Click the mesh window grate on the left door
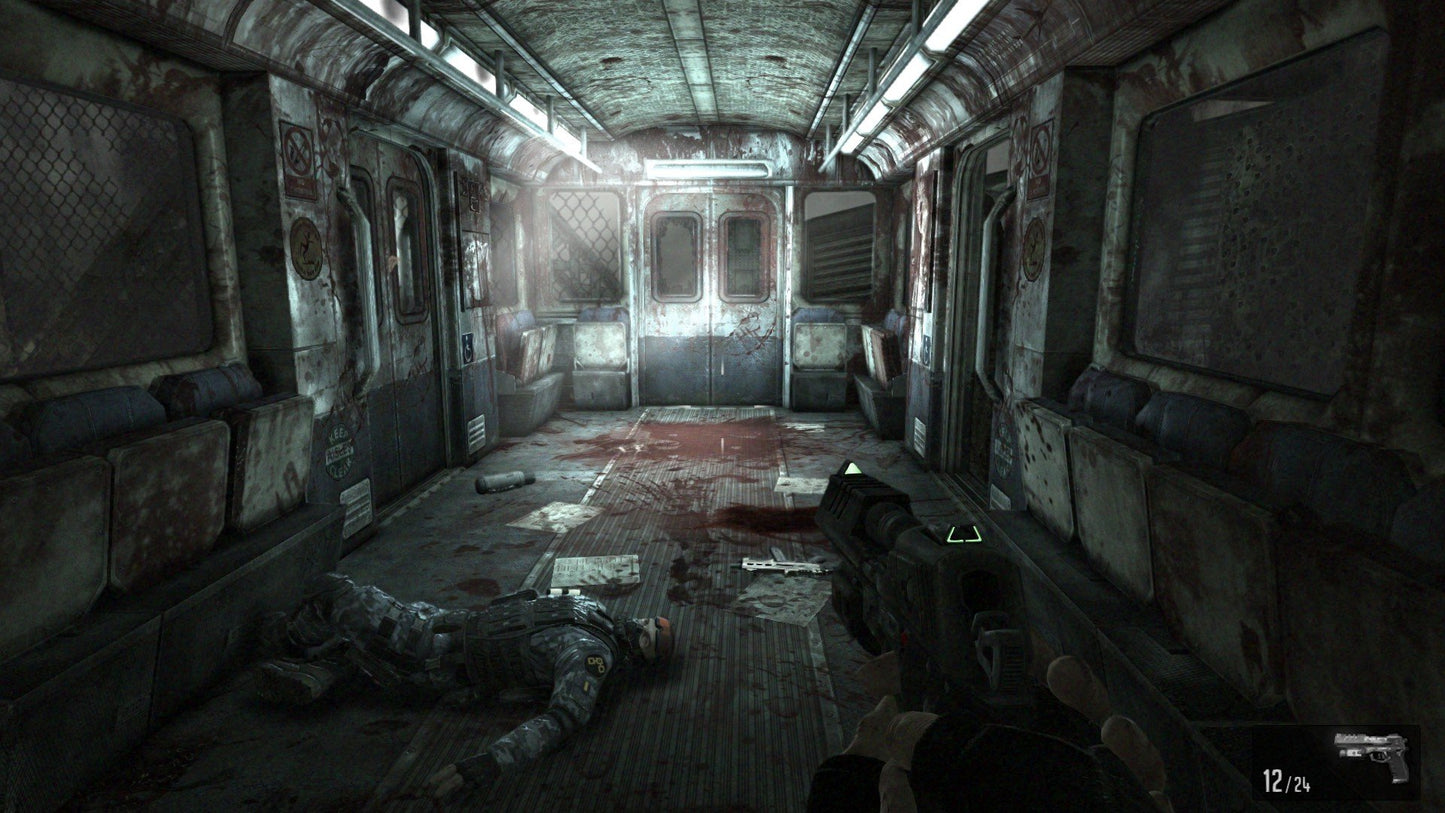 (580, 243)
